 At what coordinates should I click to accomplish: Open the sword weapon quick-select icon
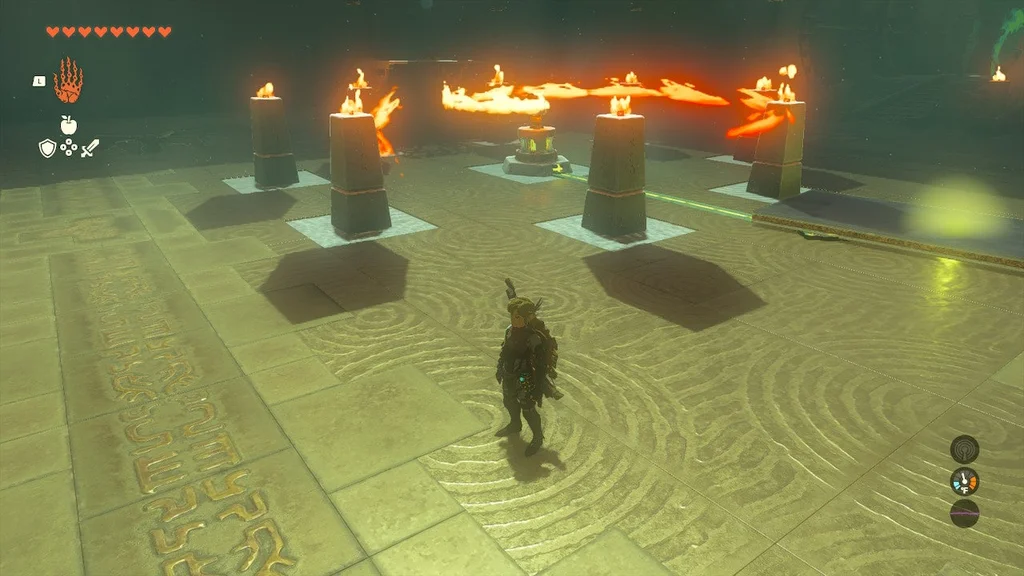[90, 148]
